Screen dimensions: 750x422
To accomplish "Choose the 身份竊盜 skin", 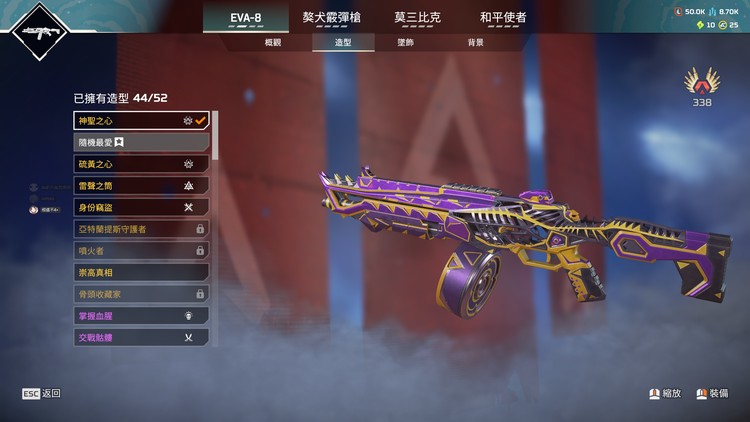I will pos(141,207).
